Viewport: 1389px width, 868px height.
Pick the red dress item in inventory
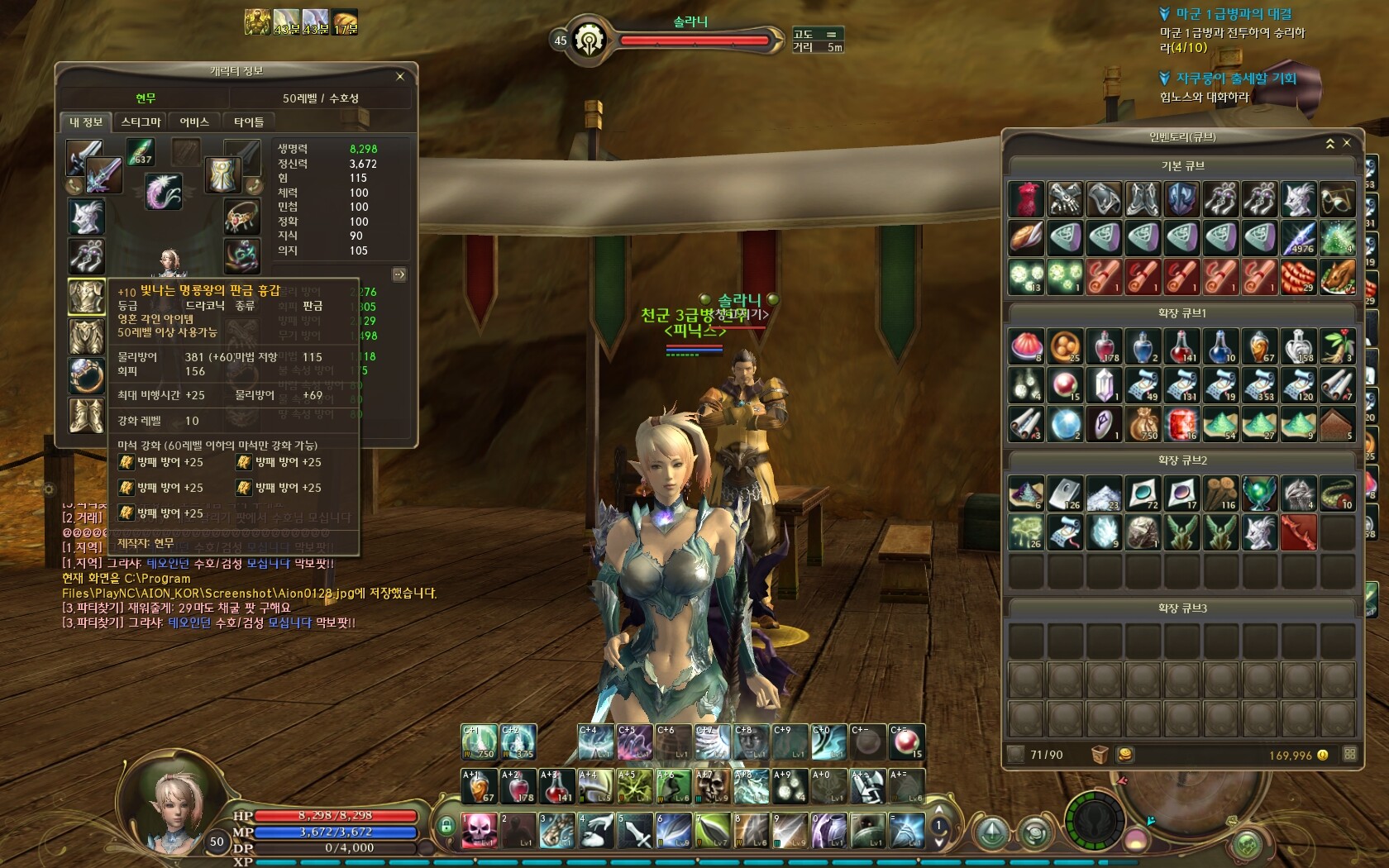pos(1026,199)
